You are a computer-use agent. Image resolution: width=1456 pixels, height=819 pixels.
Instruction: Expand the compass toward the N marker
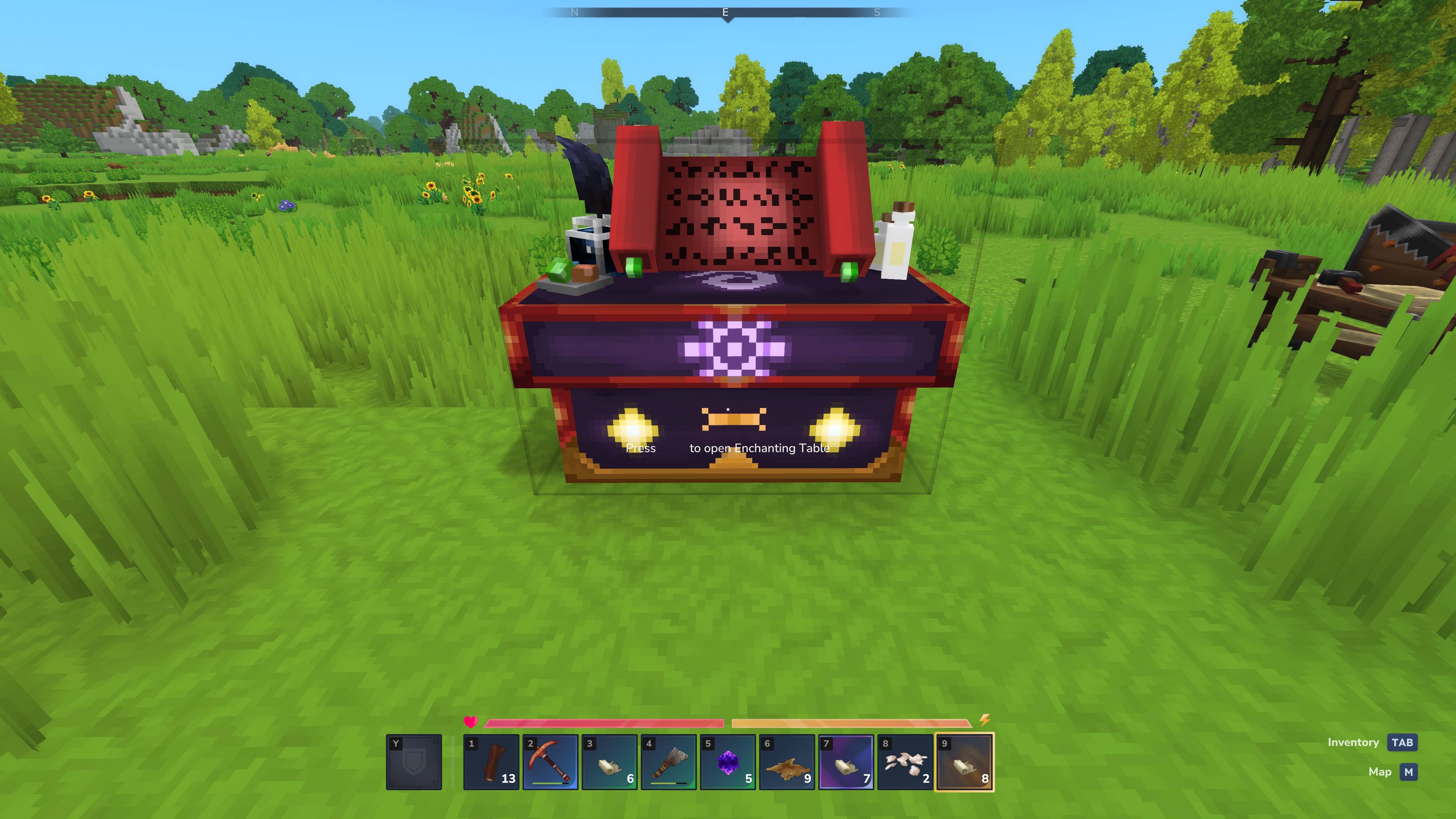(575, 11)
